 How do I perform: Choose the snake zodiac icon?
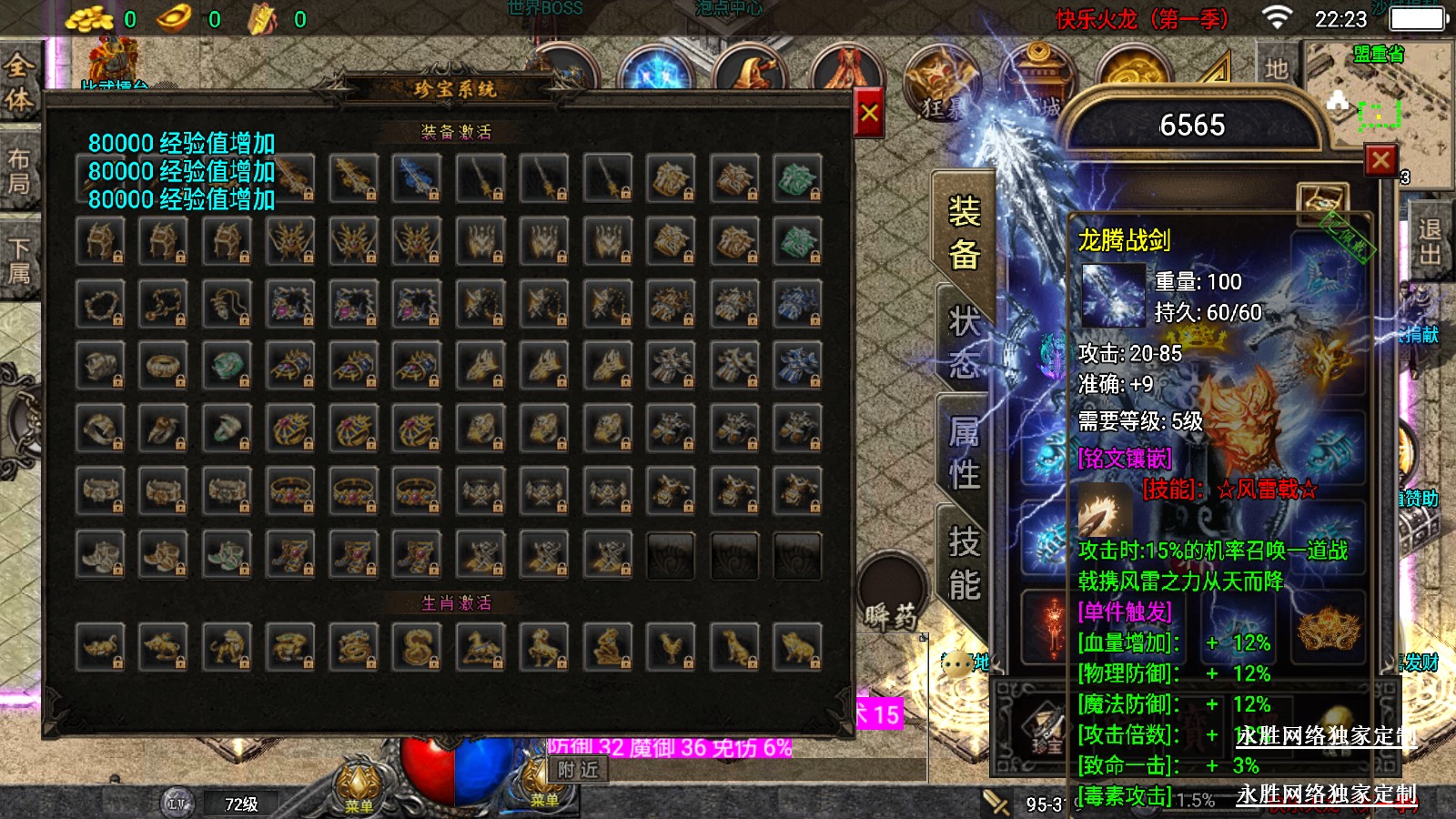[418, 646]
